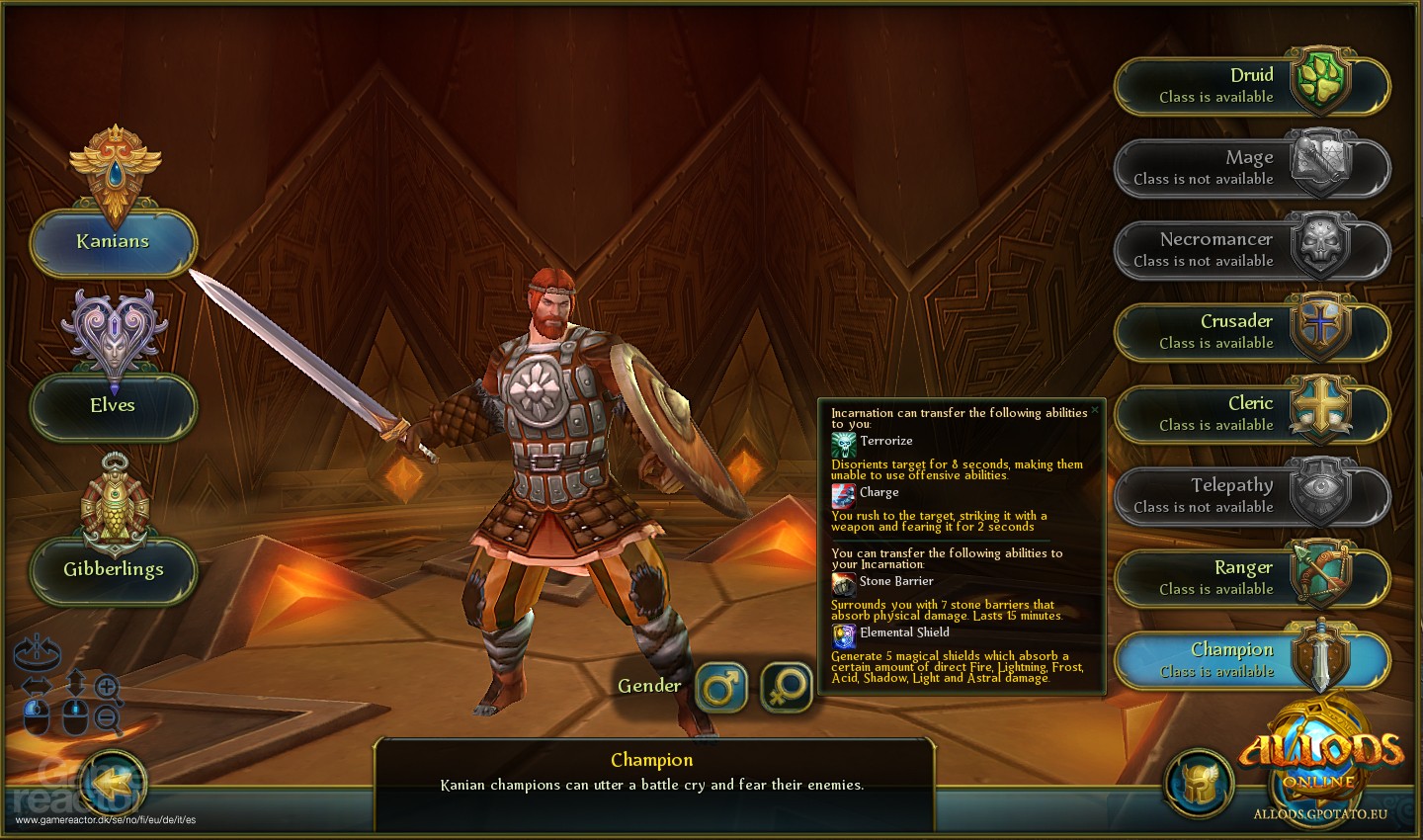Close the Incarnation abilities tooltip
This screenshot has width=1423, height=840.
(1095, 408)
